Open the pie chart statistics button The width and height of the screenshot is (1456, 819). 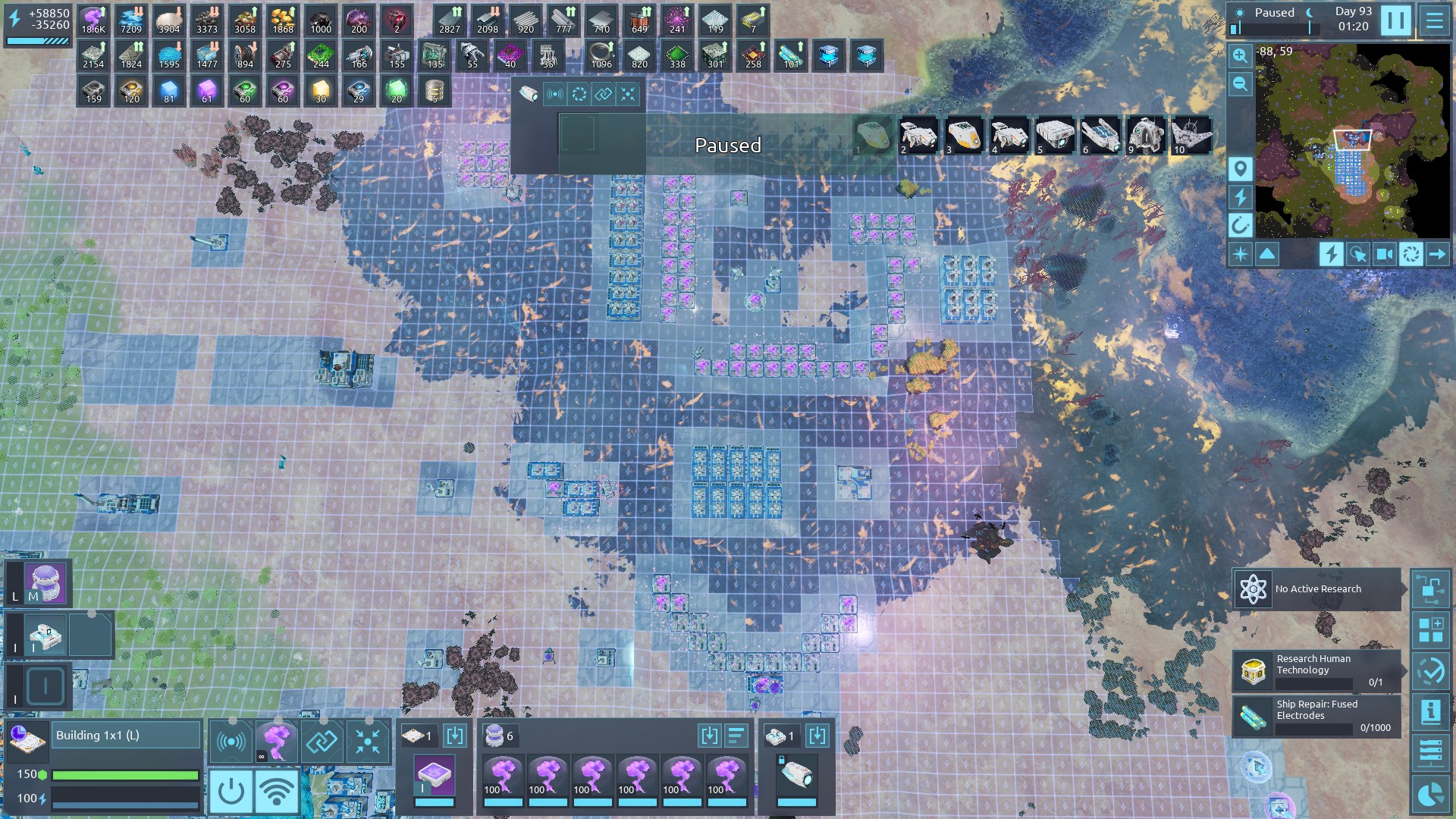coord(1430,794)
